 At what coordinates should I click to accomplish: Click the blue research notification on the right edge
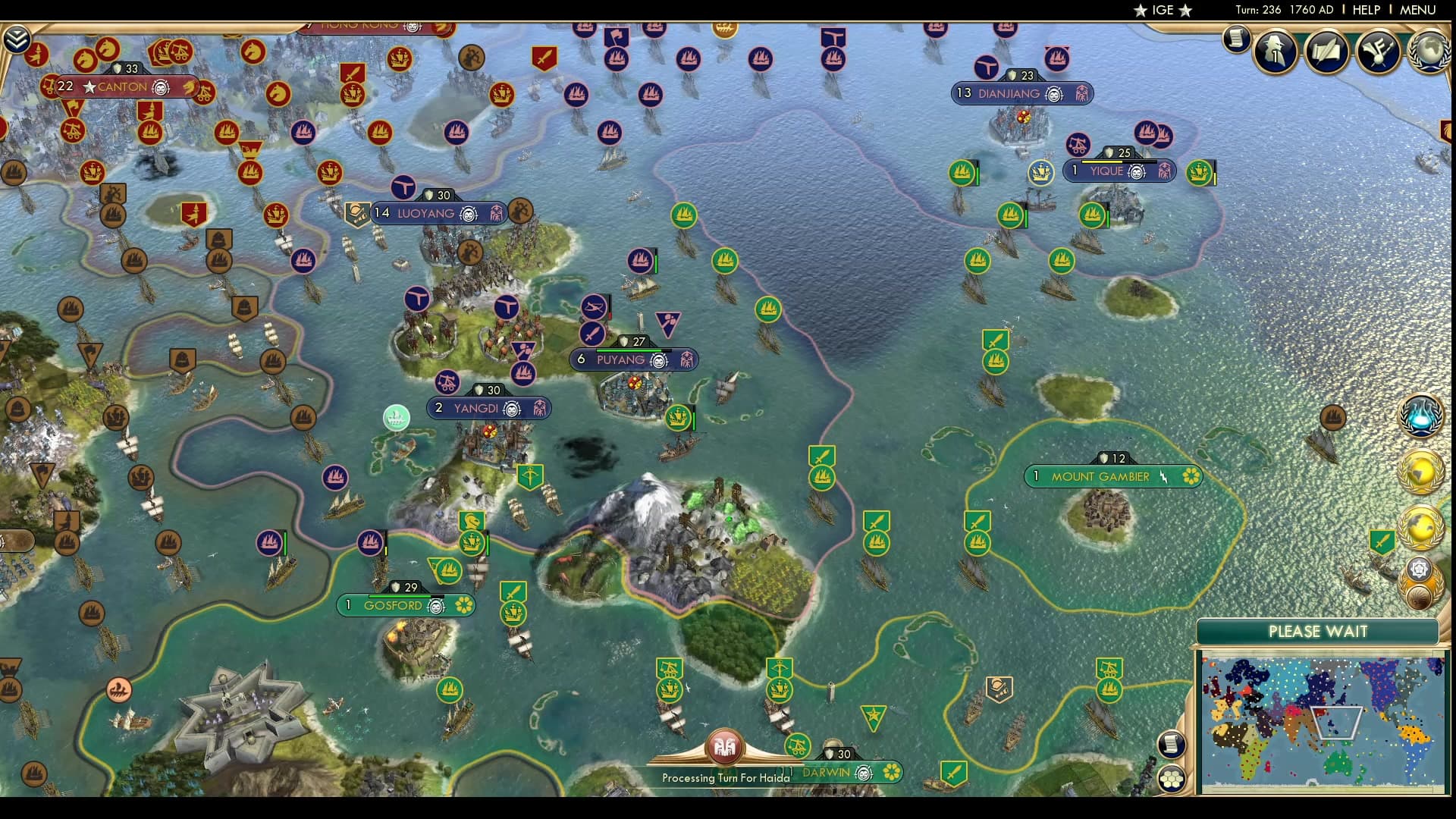pyautogui.click(x=1420, y=414)
